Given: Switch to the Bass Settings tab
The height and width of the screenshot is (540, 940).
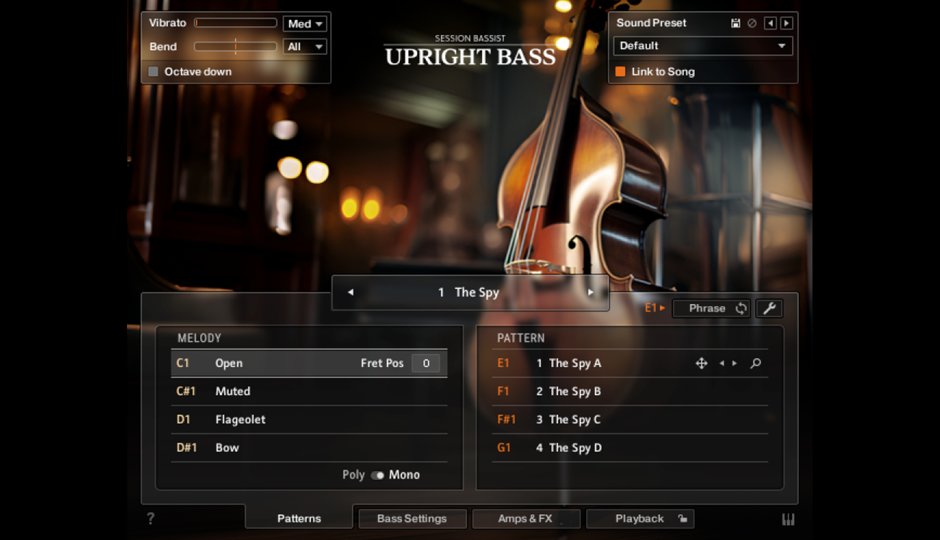Looking at the screenshot, I should click(x=411, y=519).
